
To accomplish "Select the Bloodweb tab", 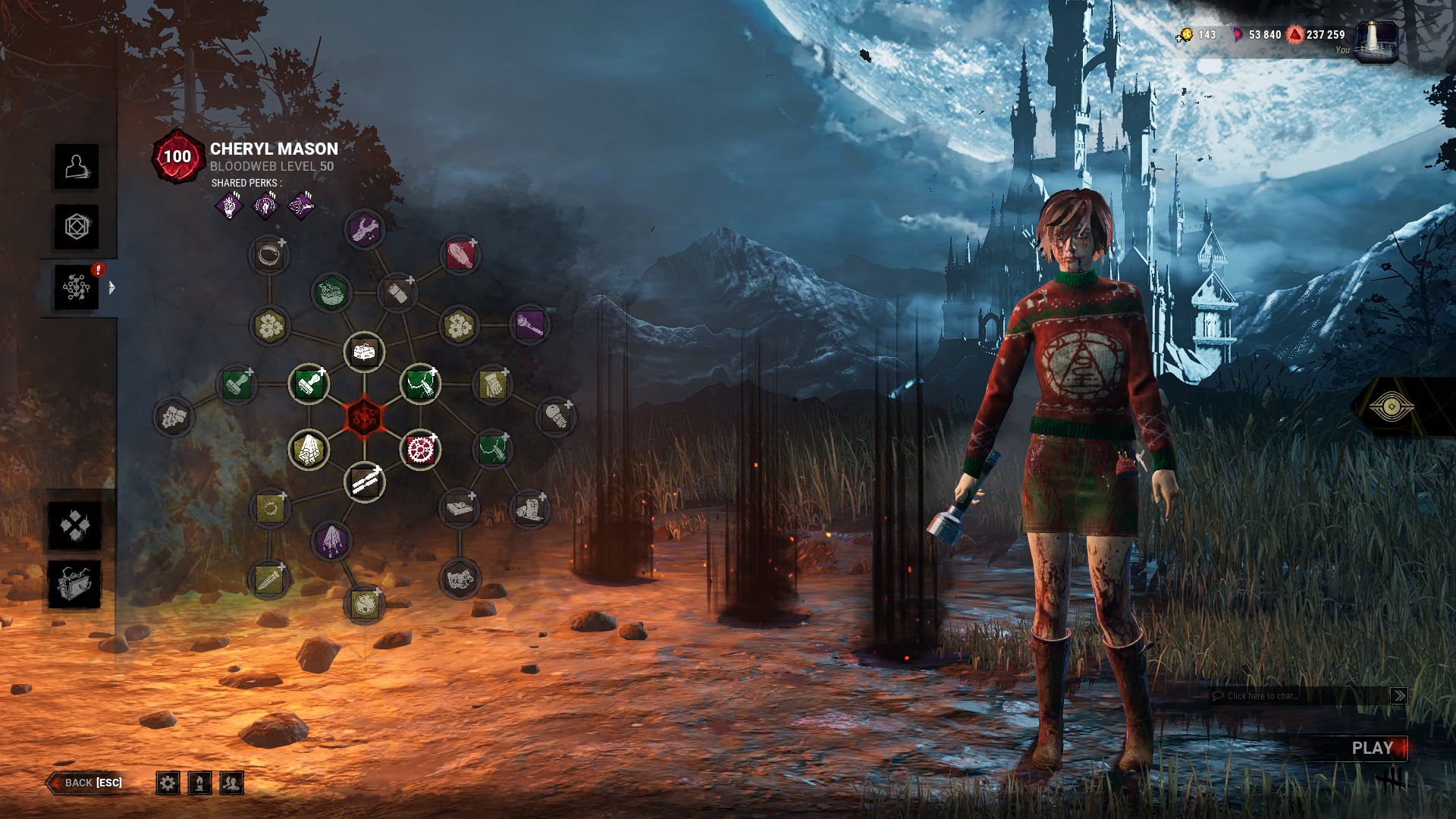I will point(76,287).
